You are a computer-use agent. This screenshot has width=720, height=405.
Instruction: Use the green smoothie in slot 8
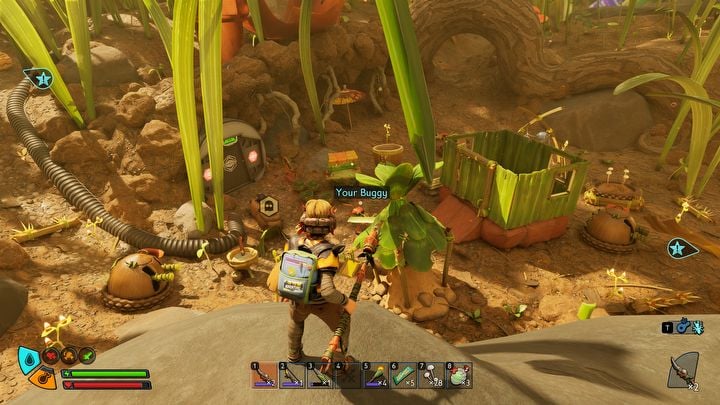coord(458,375)
